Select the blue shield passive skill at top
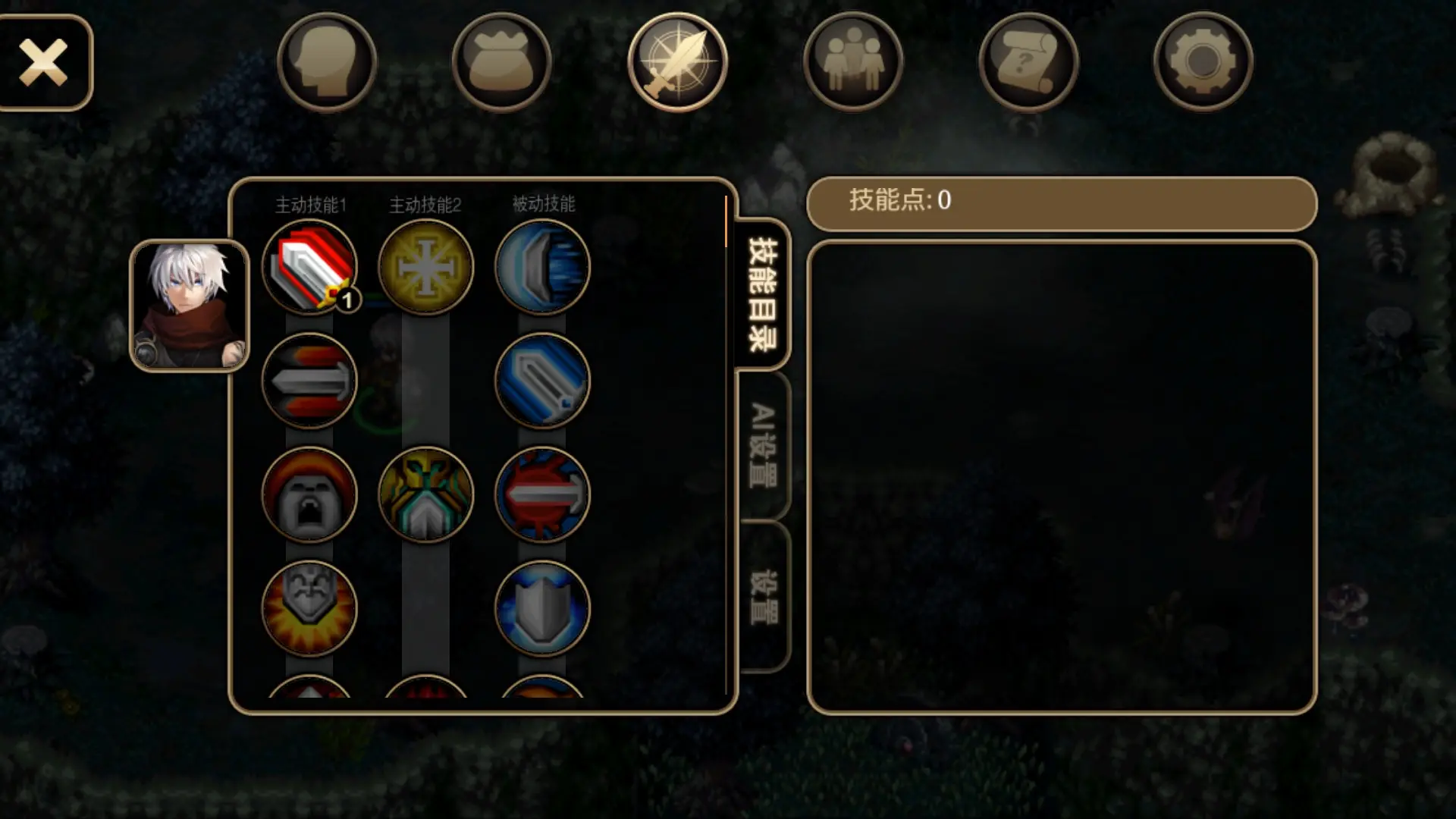The image size is (1456, 819). (x=541, y=267)
